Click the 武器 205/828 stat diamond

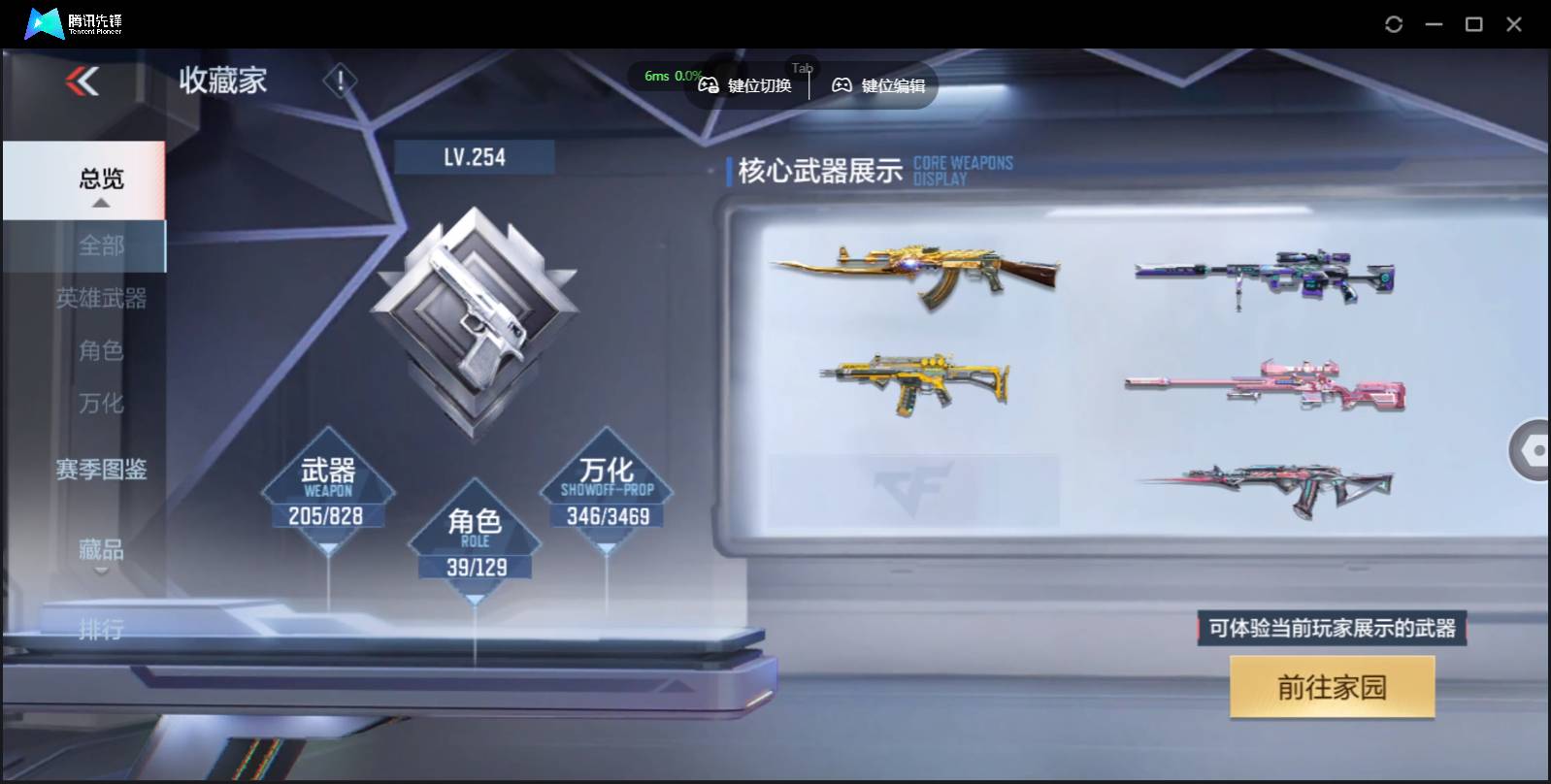(326, 490)
